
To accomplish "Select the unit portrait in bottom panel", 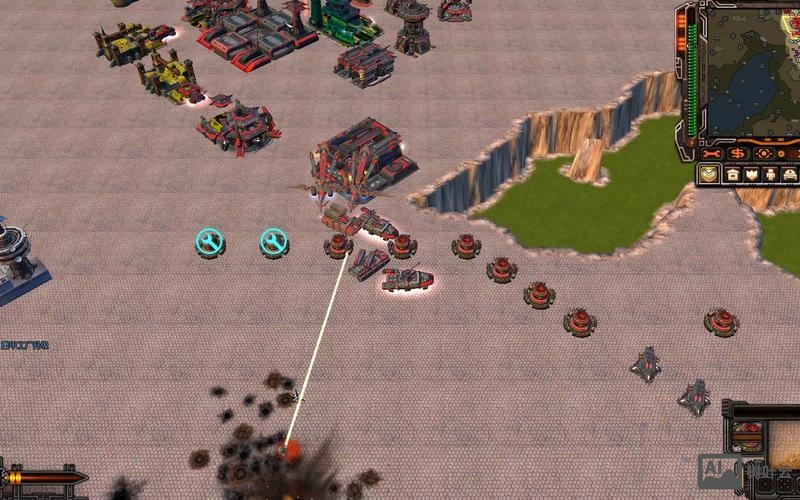I will (x=746, y=437).
